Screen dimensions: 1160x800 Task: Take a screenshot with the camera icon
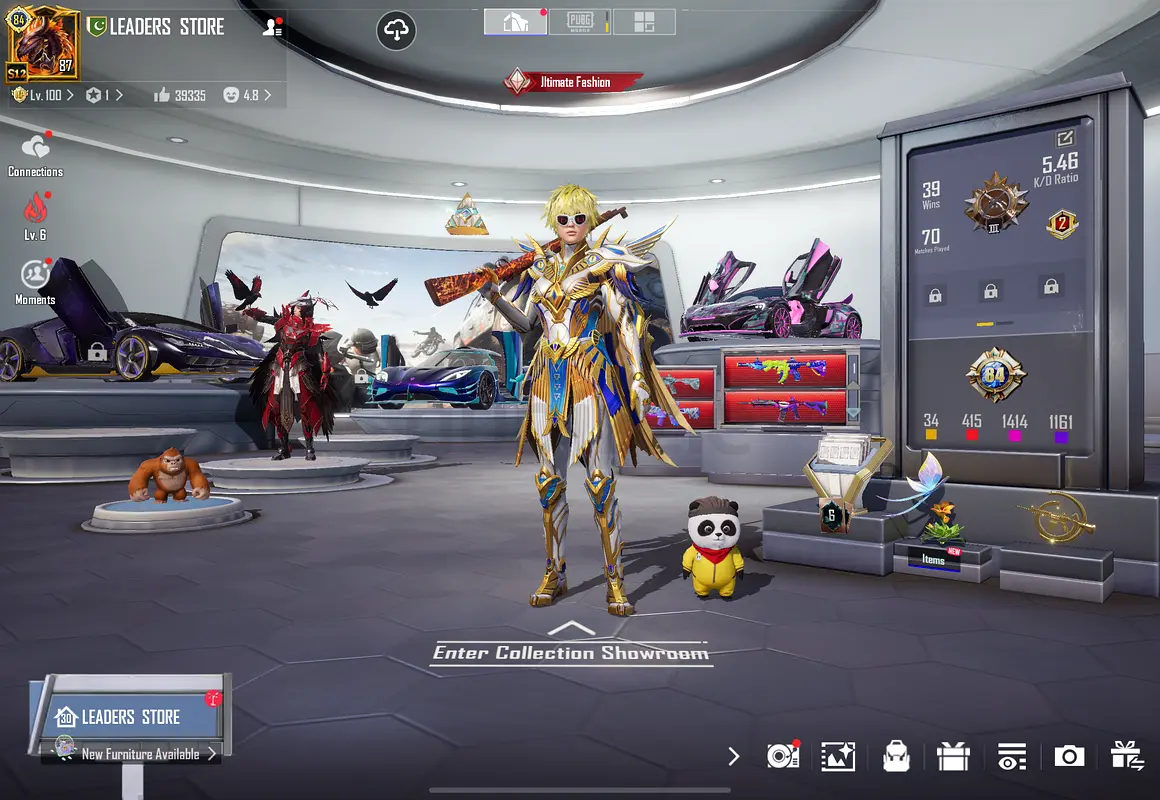point(1069,756)
